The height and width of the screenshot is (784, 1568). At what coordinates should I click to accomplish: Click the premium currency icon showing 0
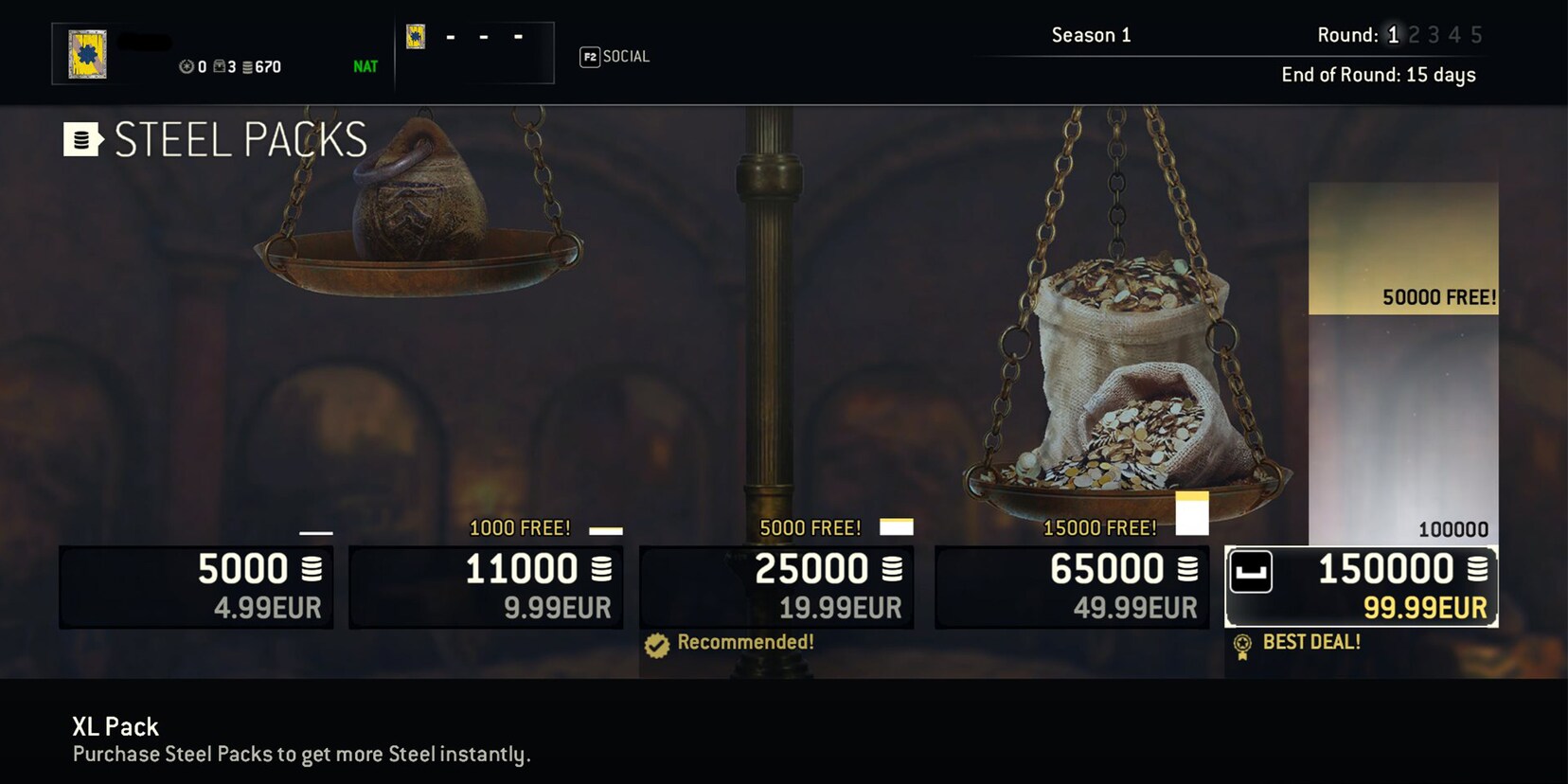pyautogui.click(x=186, y=66)
